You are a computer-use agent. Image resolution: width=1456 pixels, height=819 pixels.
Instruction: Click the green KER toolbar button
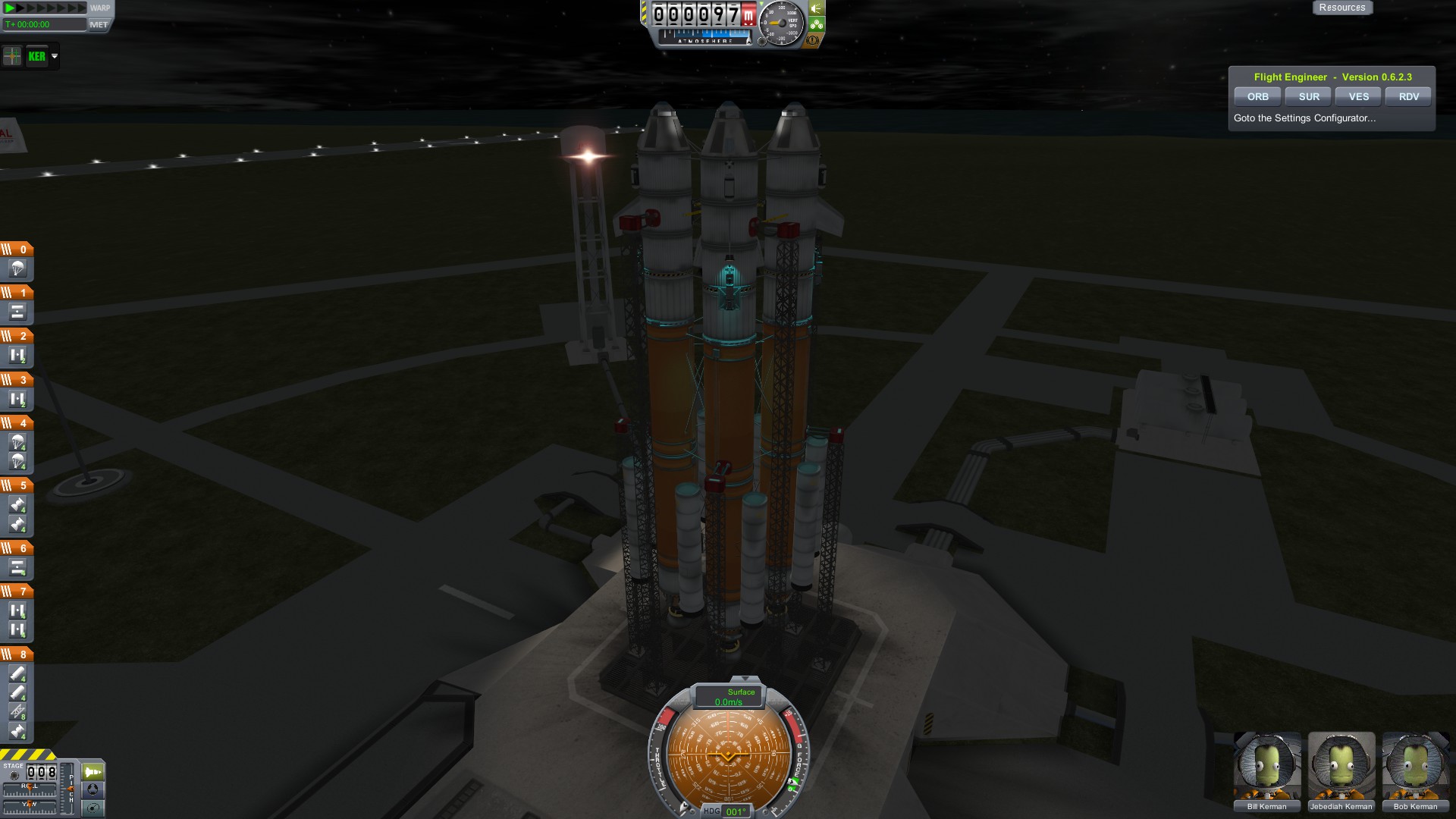point(36,56)
